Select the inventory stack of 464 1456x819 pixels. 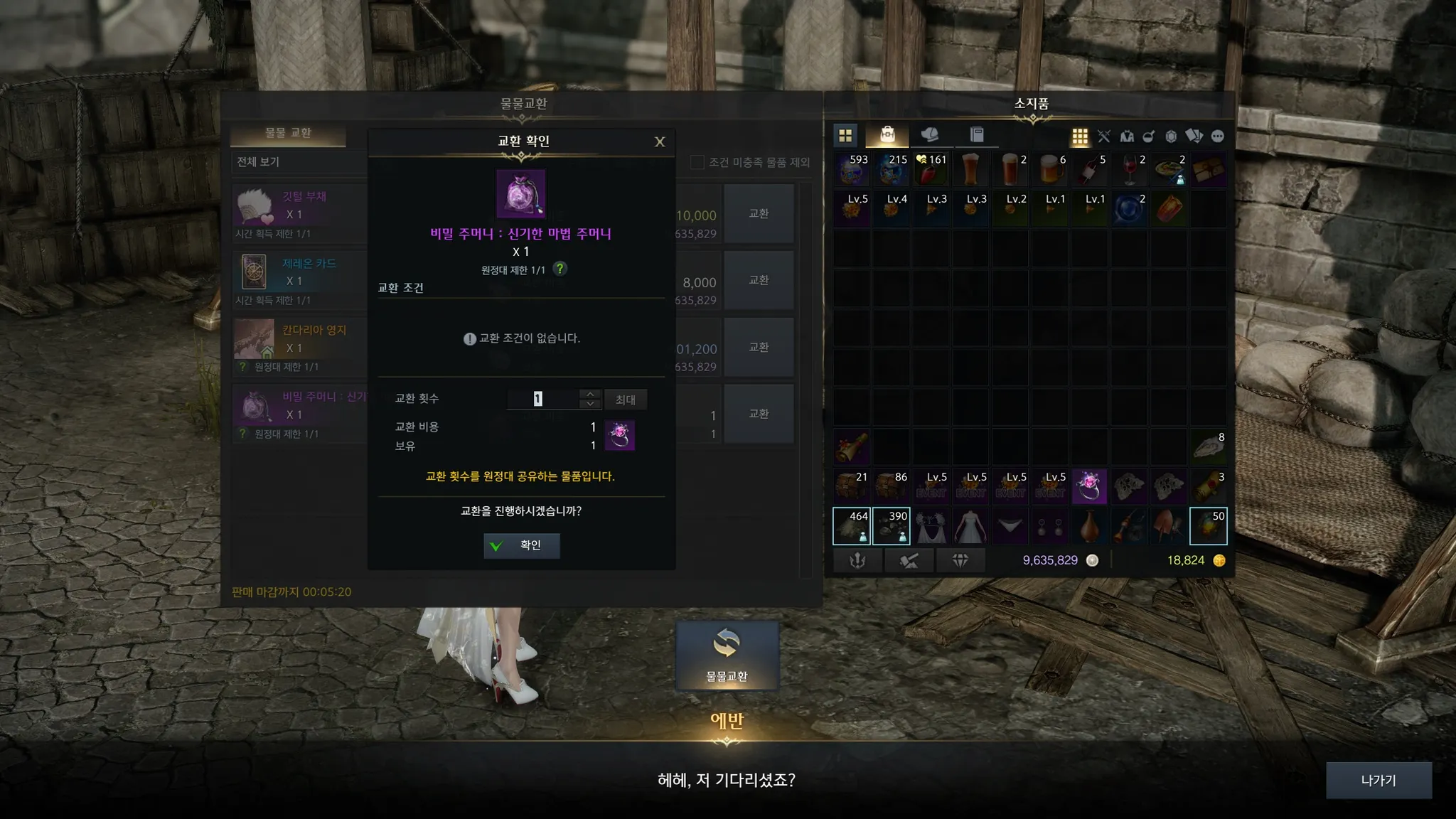tap(852, 526)
